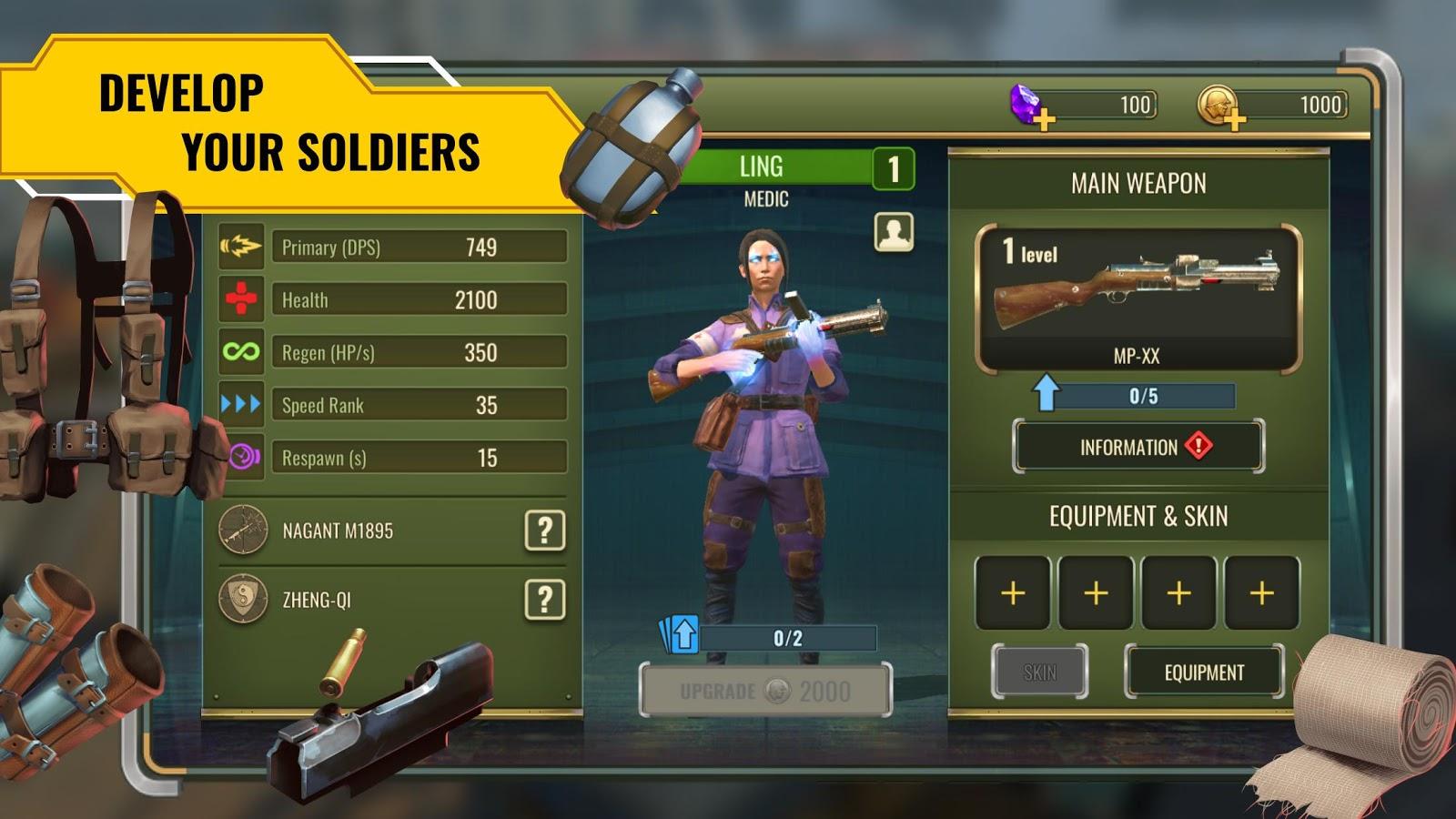Show Nagant M1895 help info

click(544, 530)
